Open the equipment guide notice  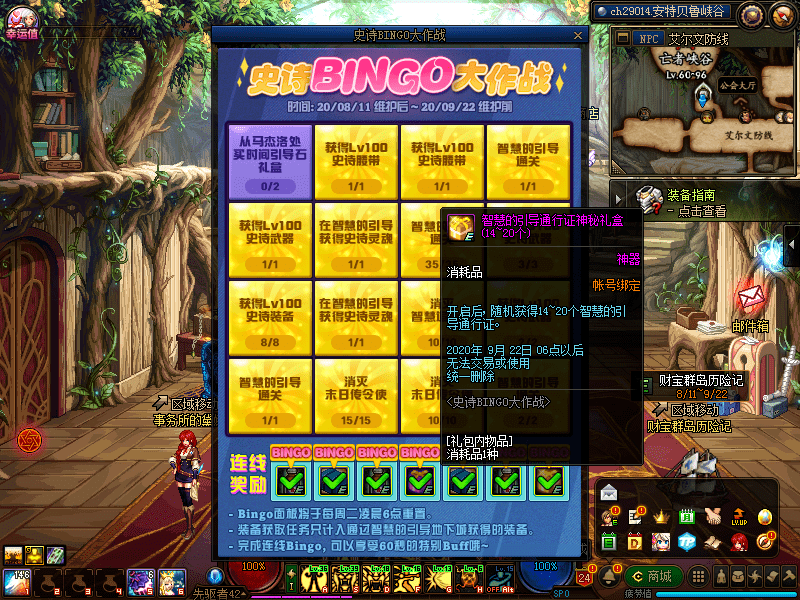point(690,202)
